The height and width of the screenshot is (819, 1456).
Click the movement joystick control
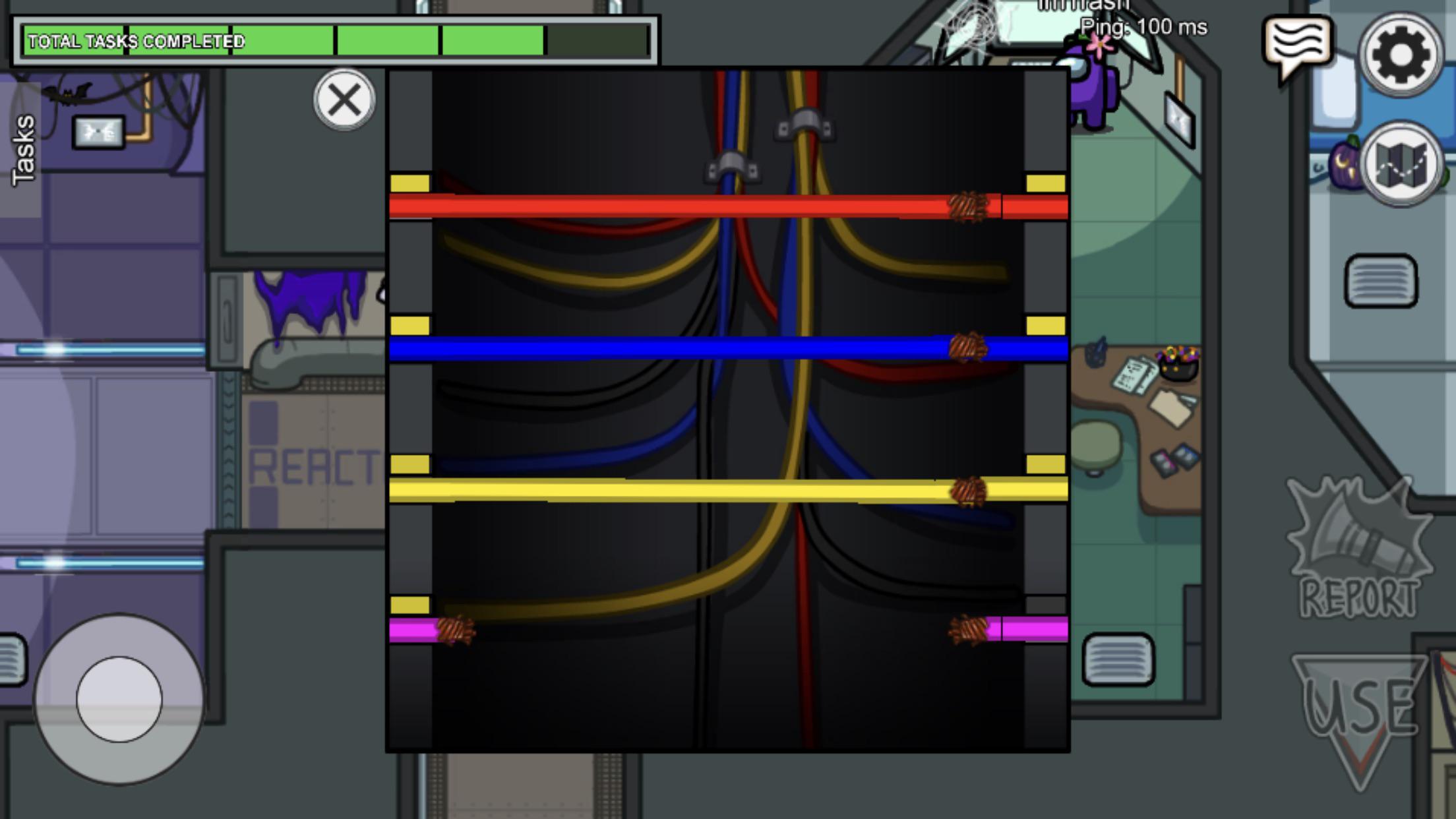(117, 700)
